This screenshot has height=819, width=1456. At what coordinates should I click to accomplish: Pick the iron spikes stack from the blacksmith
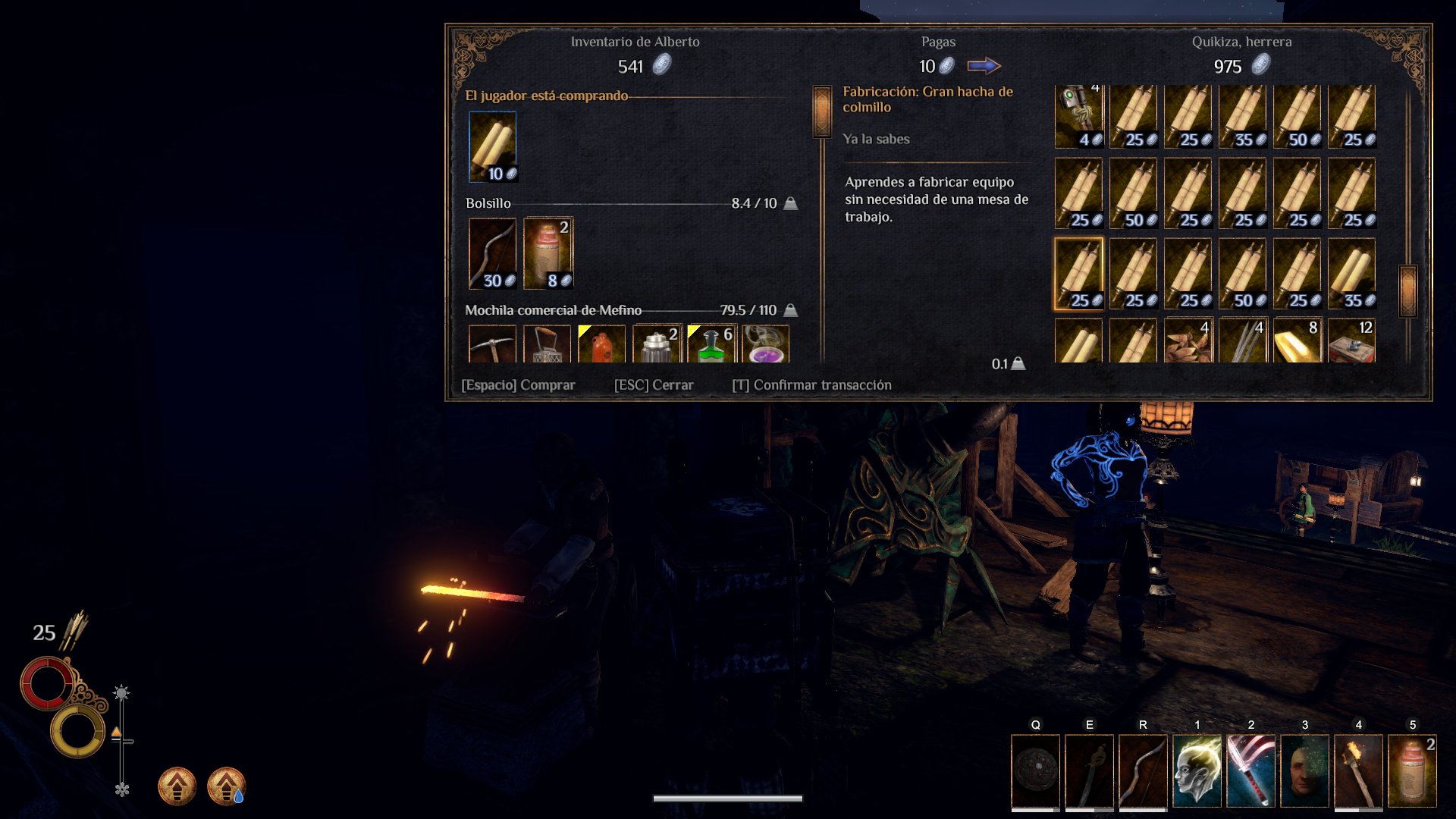tap(1242, 341)
